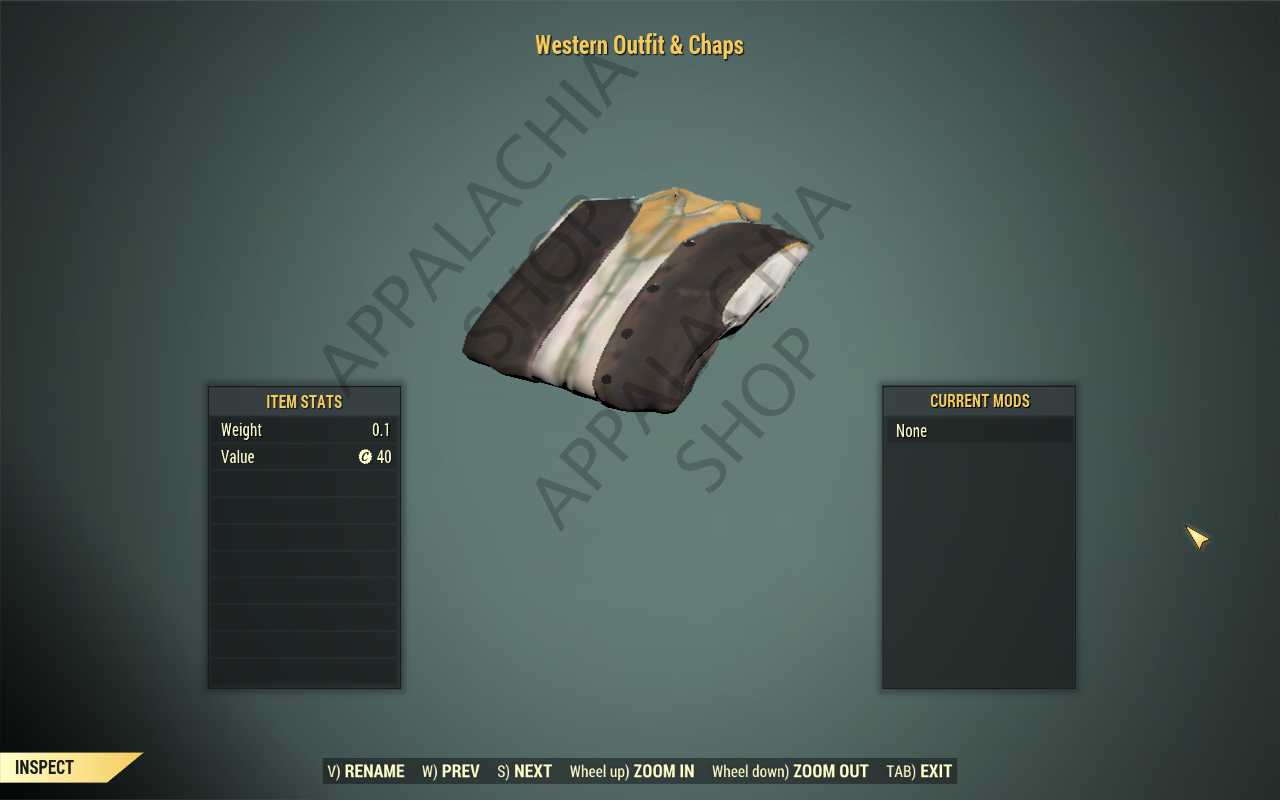This screenshot has width=1280, height=800.
Task: Click the ITEM STATS panel header
Action: [303, 401]
